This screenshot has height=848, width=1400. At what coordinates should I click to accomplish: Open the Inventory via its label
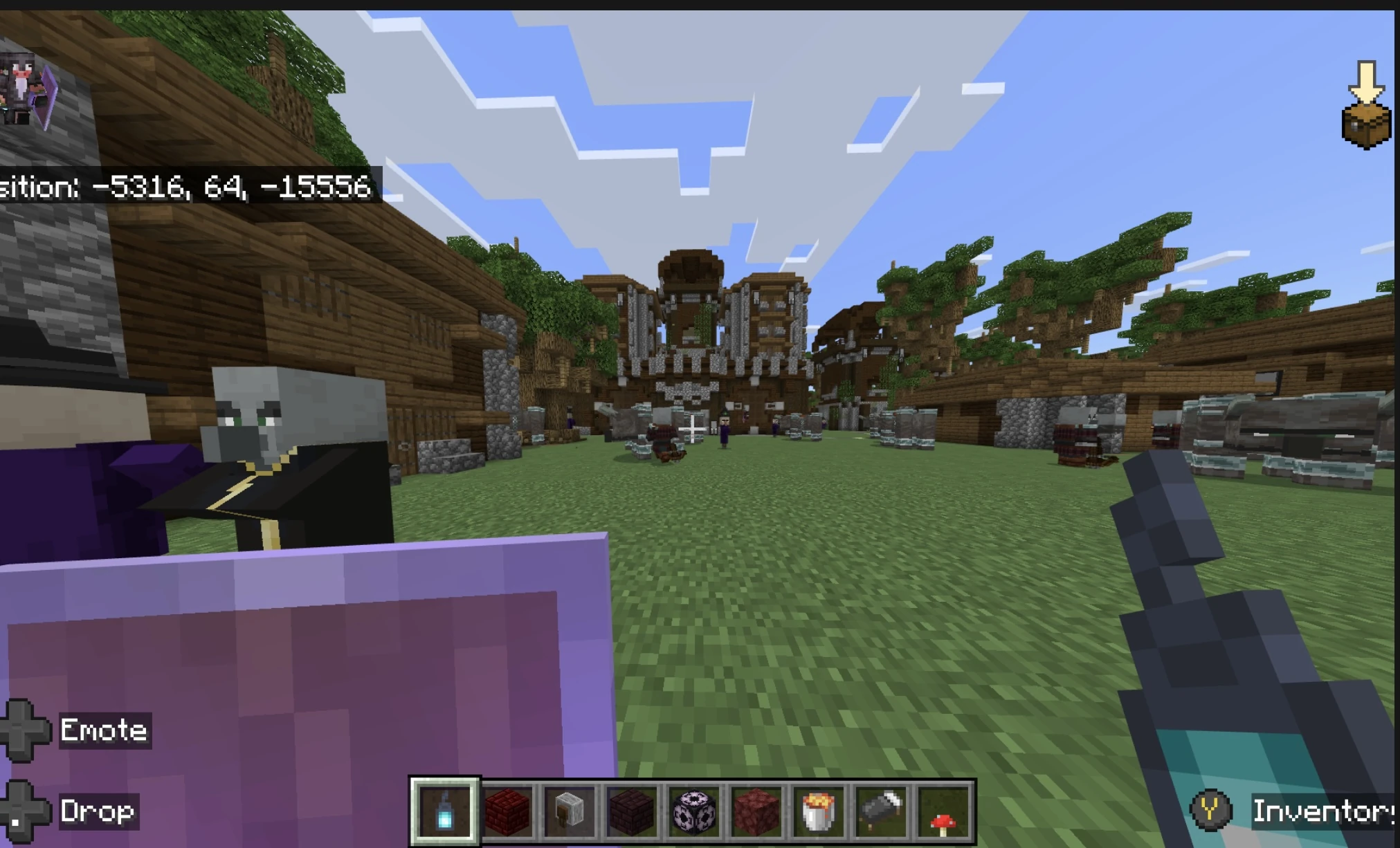pyautogui.click(x=1323, y=811)
